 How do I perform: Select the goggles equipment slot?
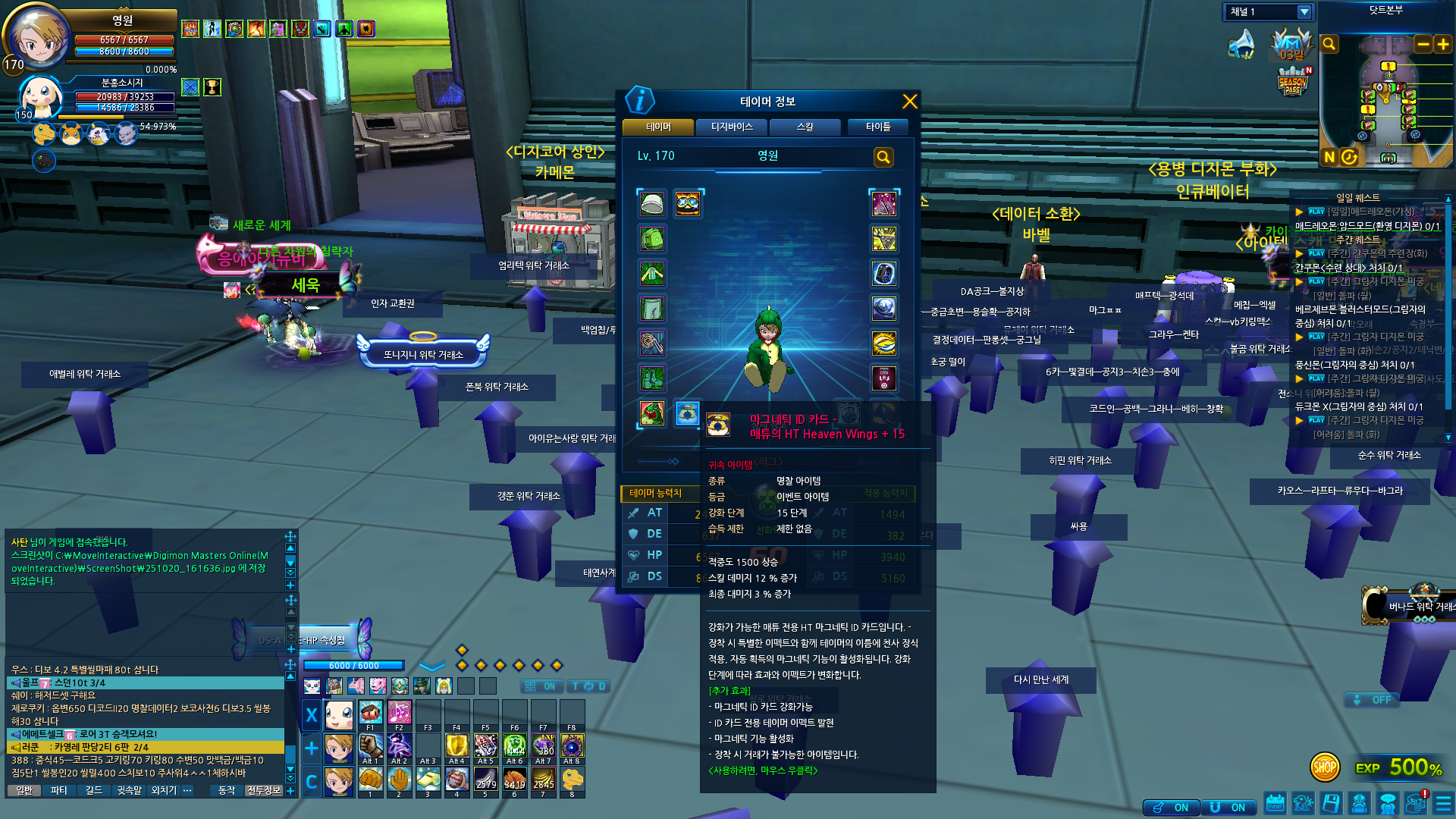tap(688, 203)
